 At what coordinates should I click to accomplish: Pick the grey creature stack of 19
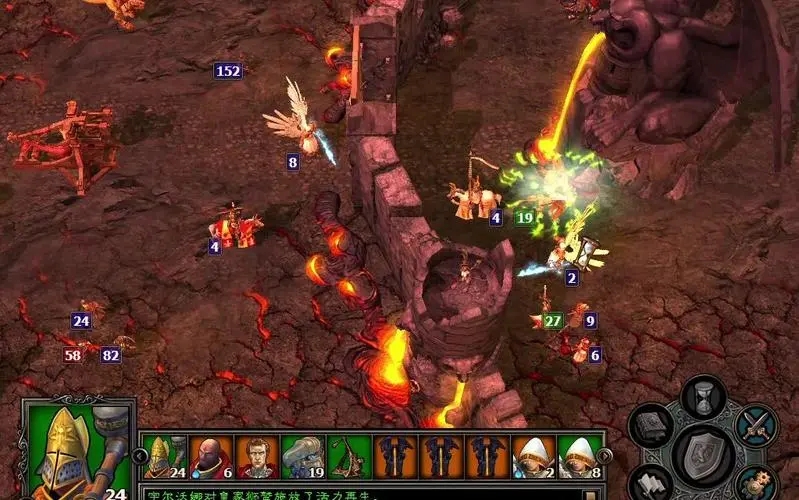click(303, 457)
